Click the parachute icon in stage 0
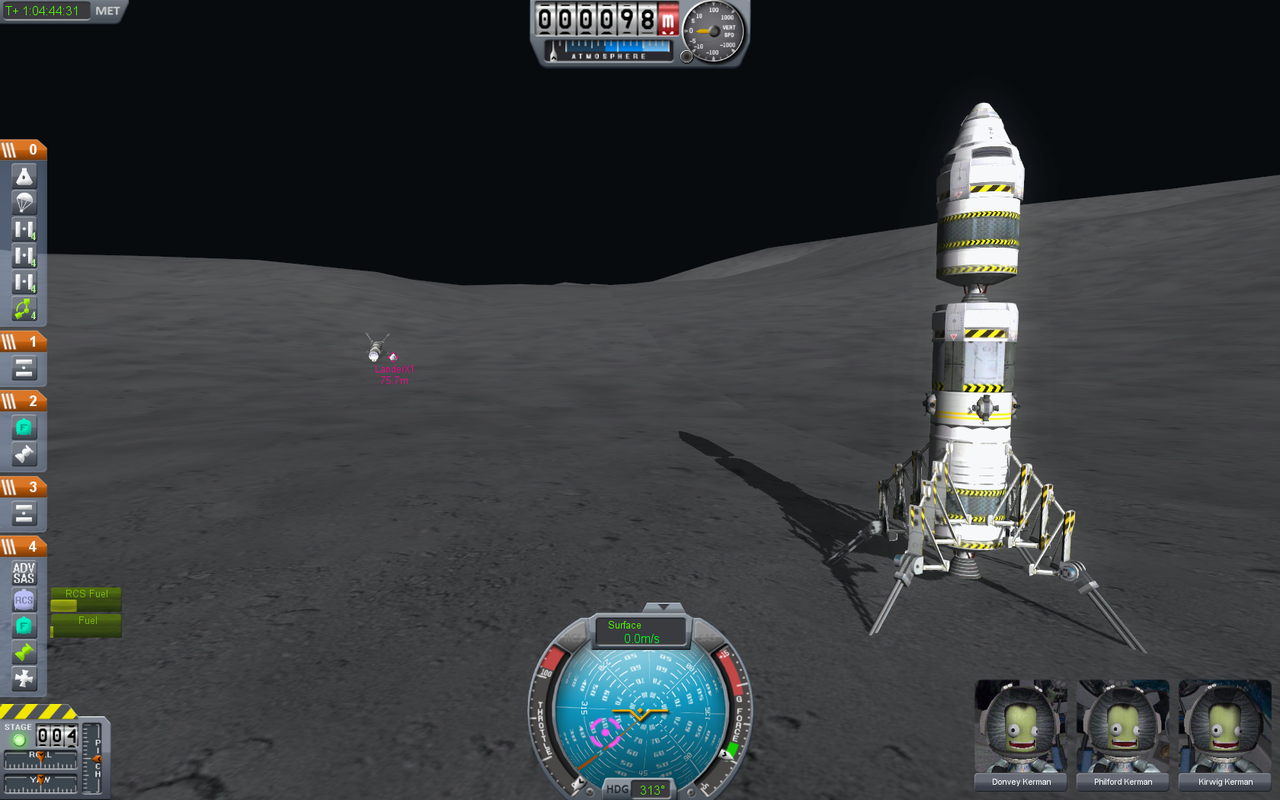This screenshot has width=1280, height=800. tap(22, 202)
